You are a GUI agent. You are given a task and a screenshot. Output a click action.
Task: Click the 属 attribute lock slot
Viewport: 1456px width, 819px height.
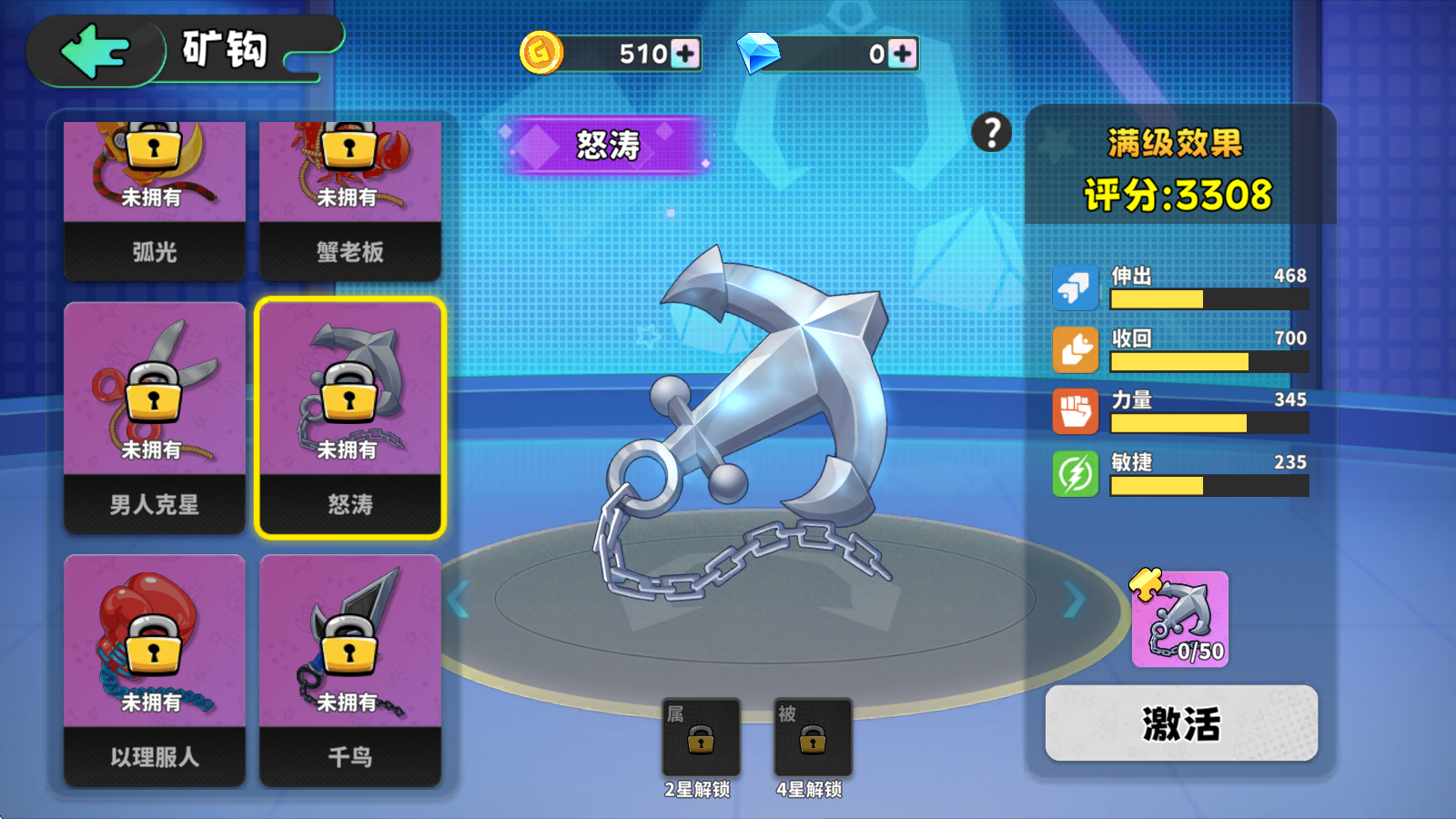pos(701,737)
